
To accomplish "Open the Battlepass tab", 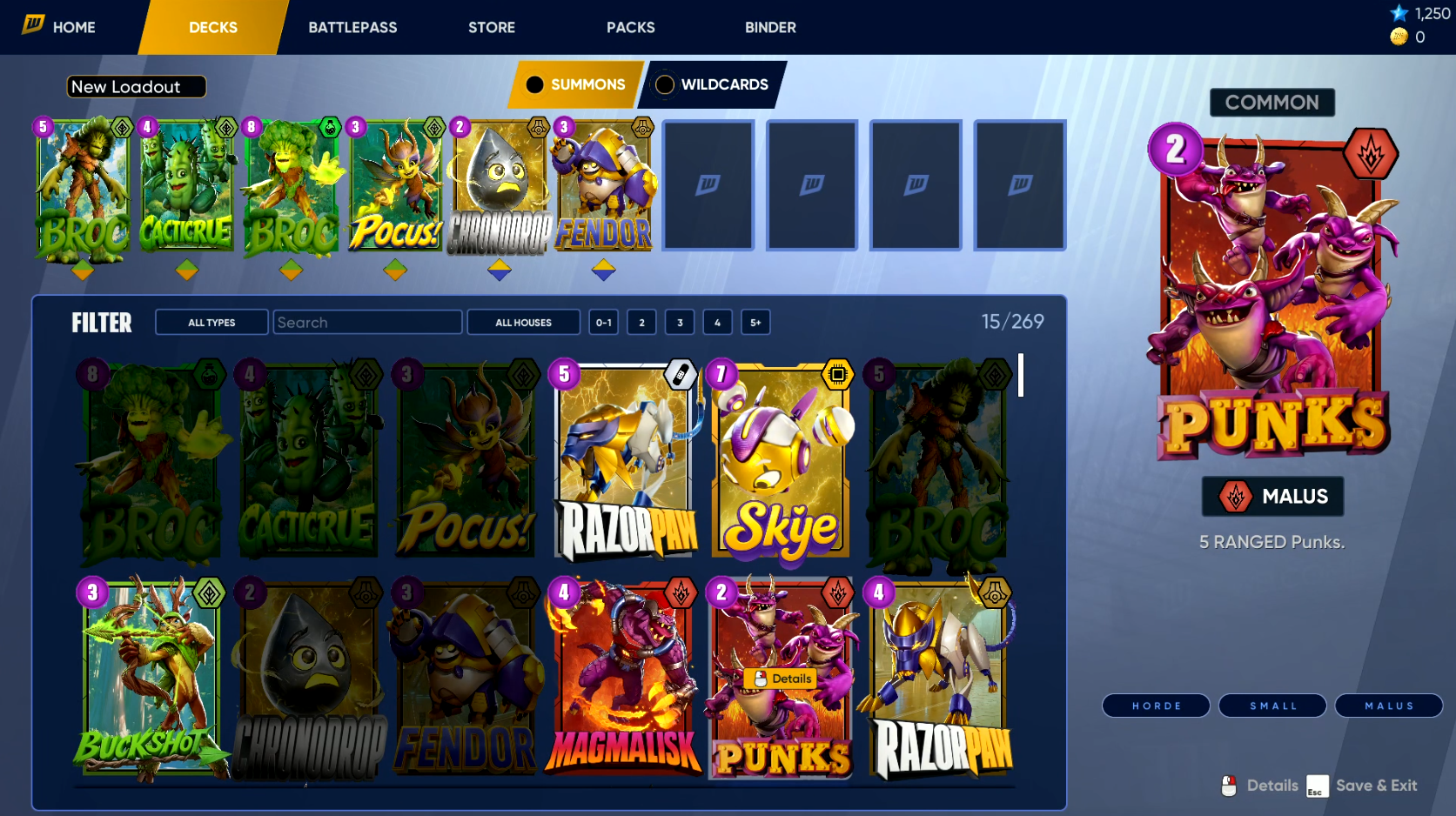I will pos(352,27).
